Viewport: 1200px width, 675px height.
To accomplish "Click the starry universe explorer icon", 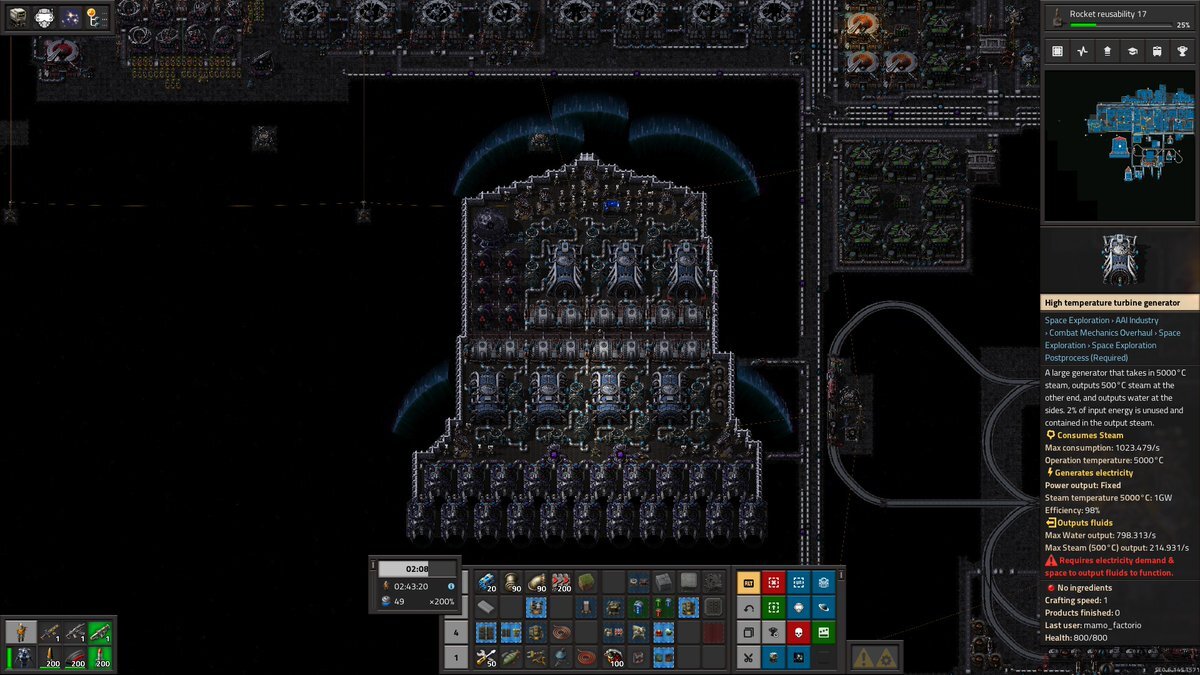I will [71, 17].
